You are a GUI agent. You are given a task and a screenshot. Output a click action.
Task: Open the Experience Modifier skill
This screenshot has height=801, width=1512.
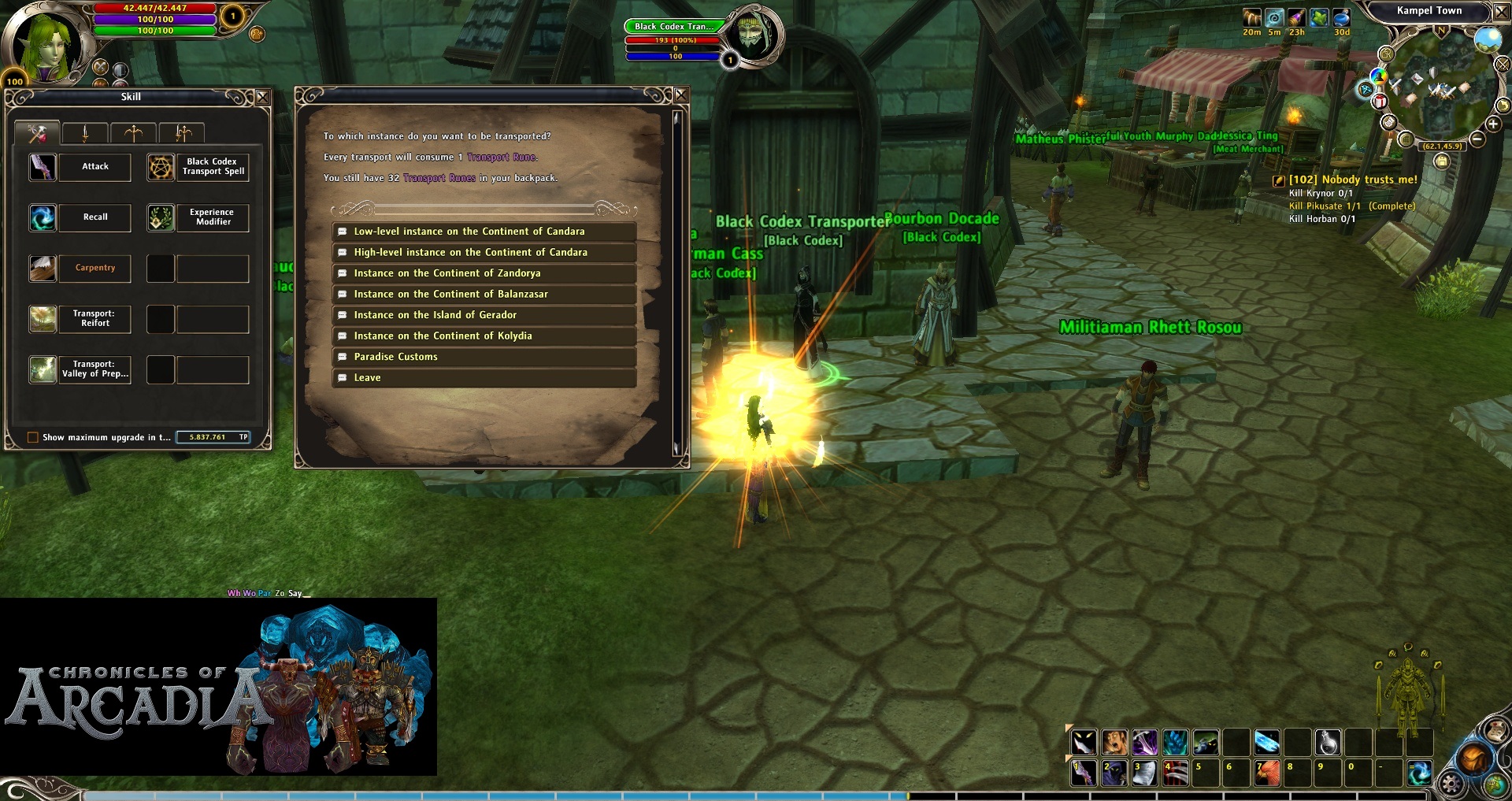tap(161, 217)
